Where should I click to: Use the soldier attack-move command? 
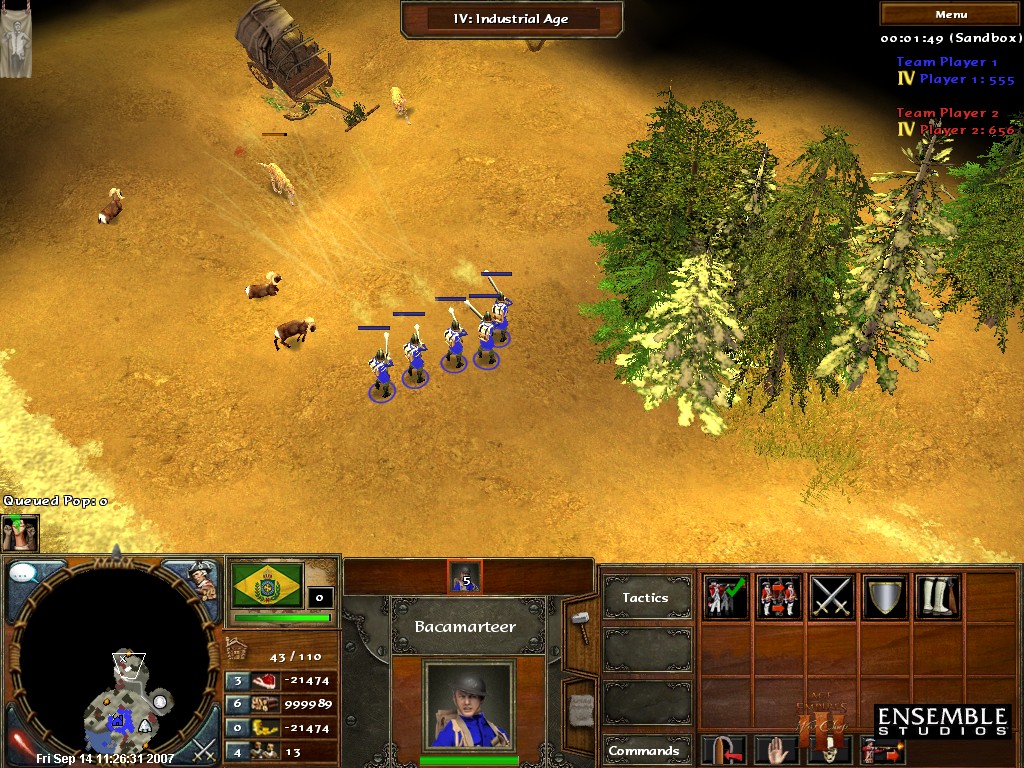pos(884,750)
